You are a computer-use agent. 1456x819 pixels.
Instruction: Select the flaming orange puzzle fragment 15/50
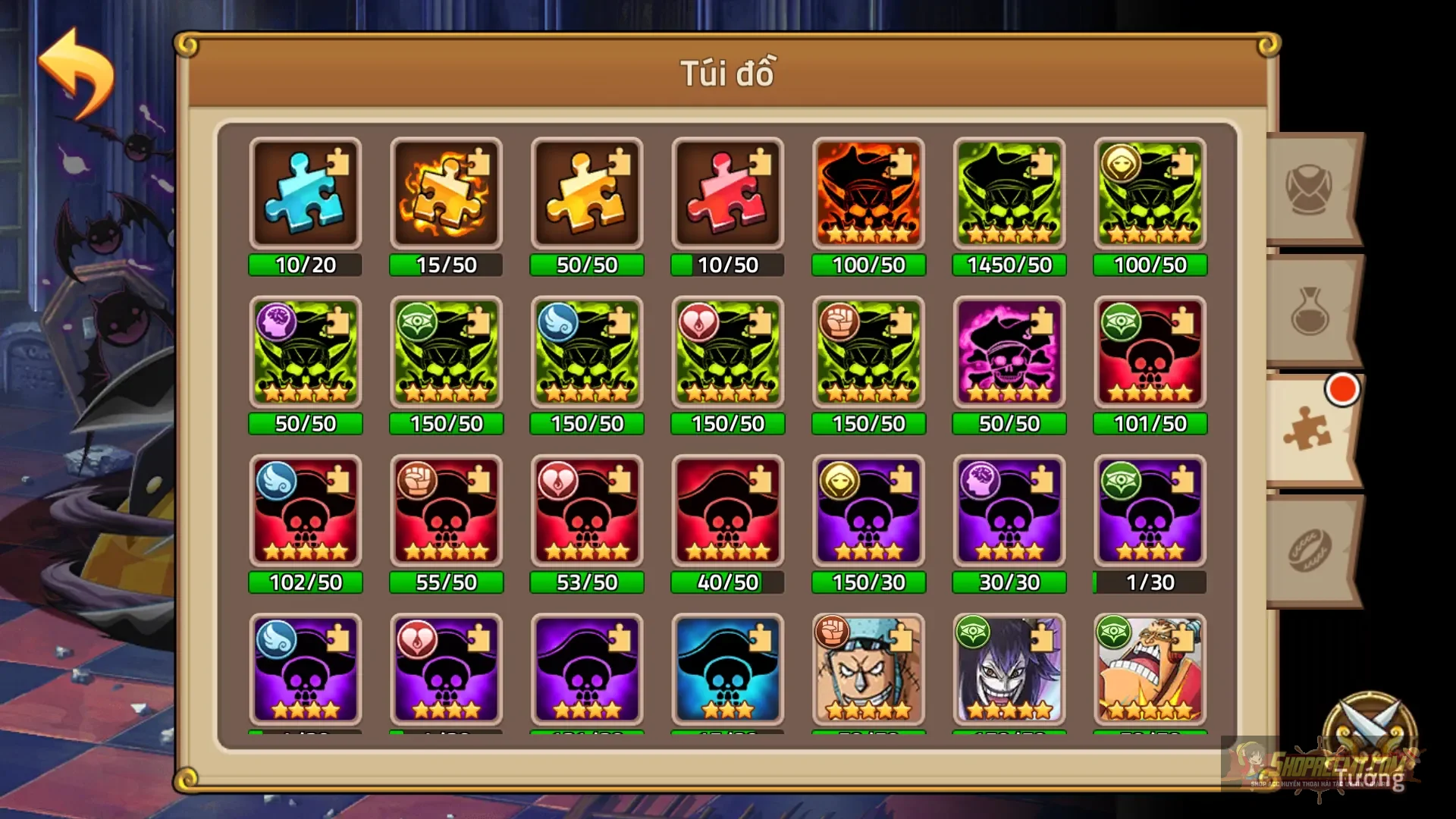click(446, 193)
